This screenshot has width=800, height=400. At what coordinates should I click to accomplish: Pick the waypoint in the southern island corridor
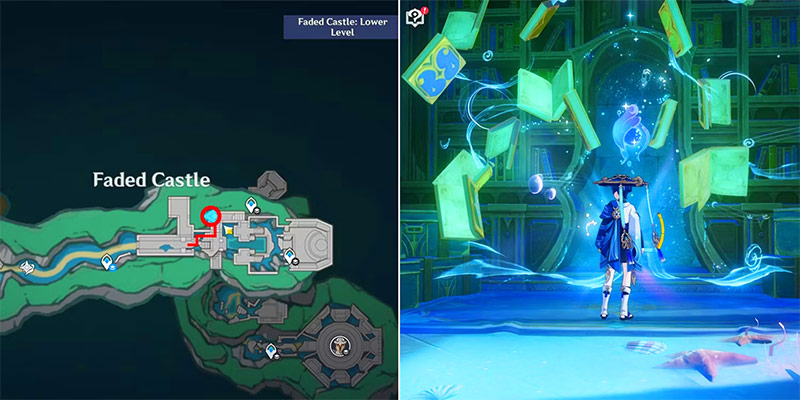tap(271, 350)
